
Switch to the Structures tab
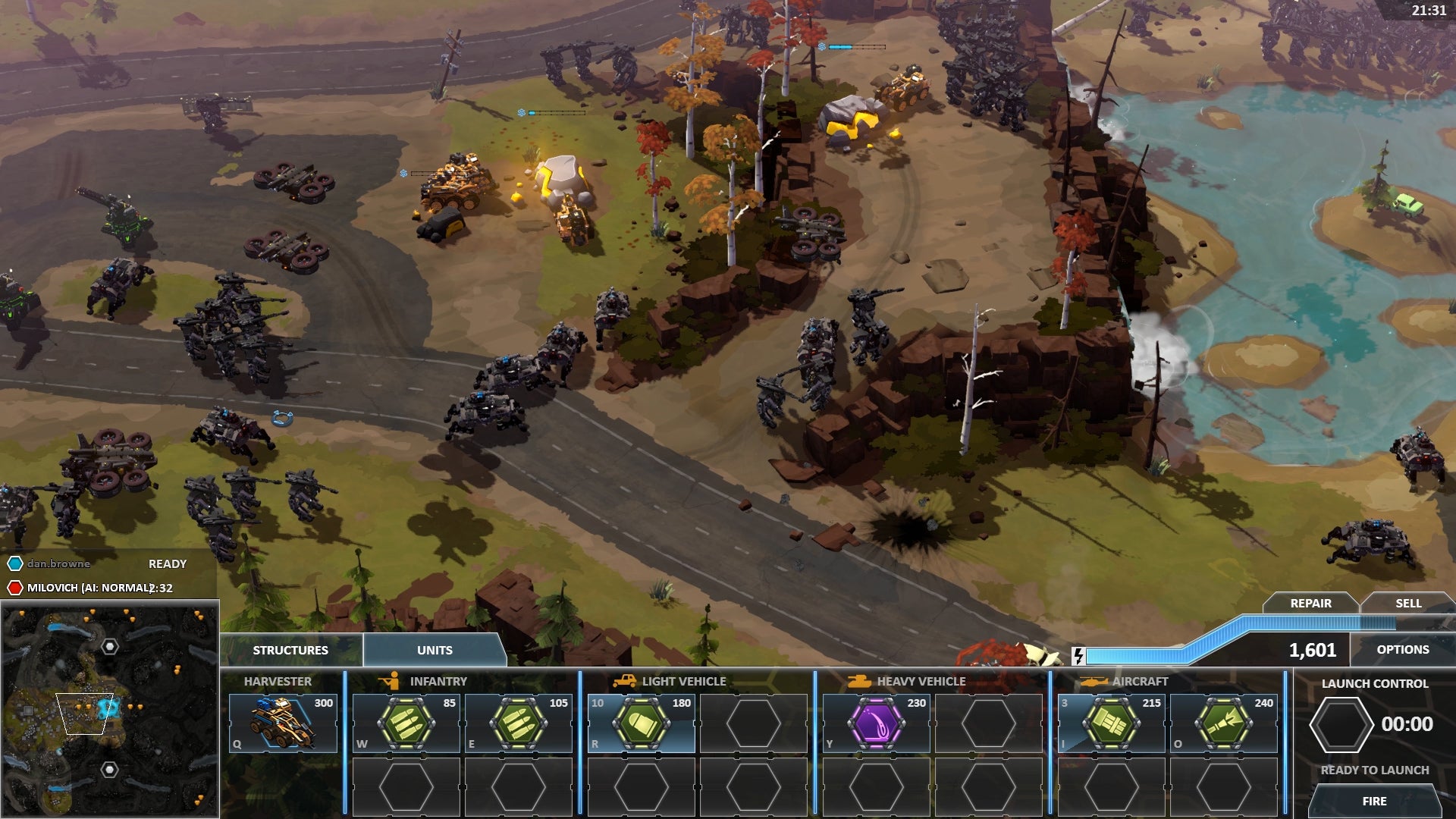coord(290,650)
